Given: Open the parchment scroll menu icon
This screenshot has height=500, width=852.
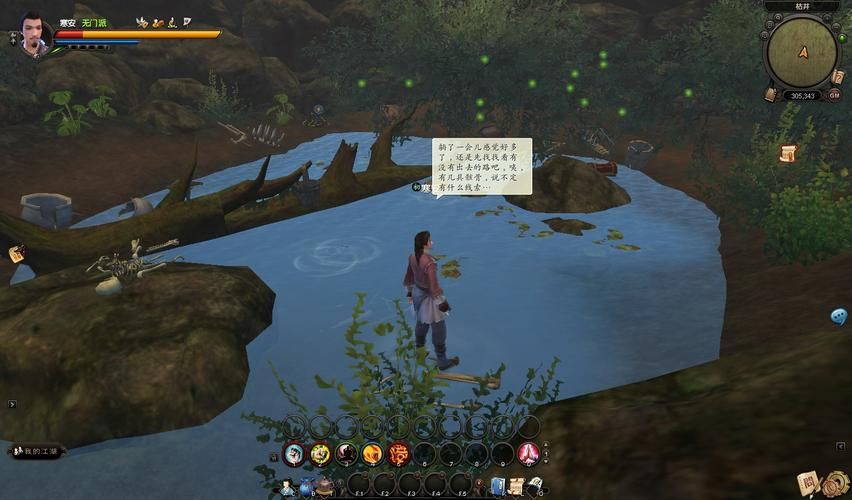Looking at the screenshot, I should point(516,487).
